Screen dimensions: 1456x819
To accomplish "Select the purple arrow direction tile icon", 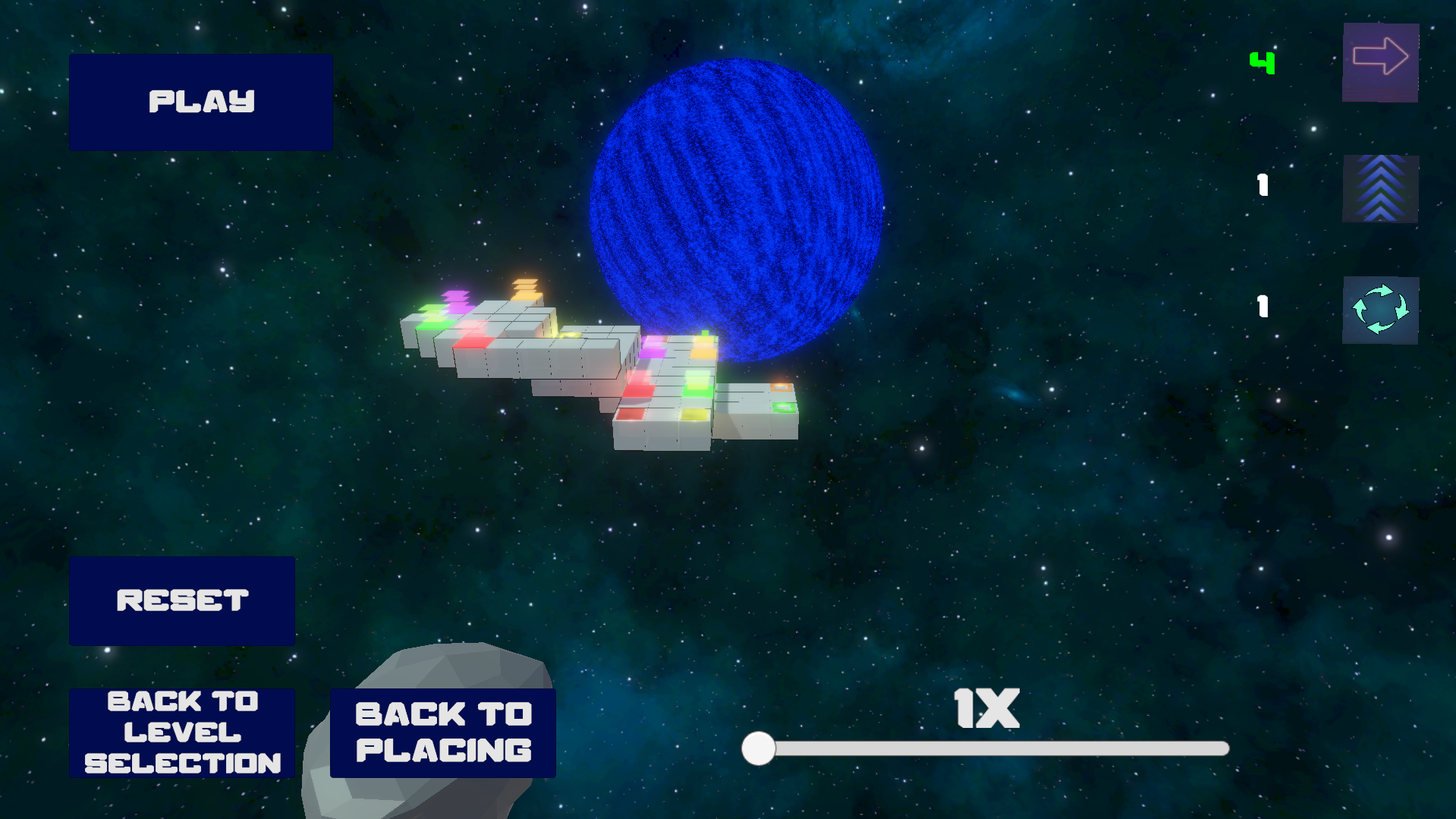I will 1379,62.
